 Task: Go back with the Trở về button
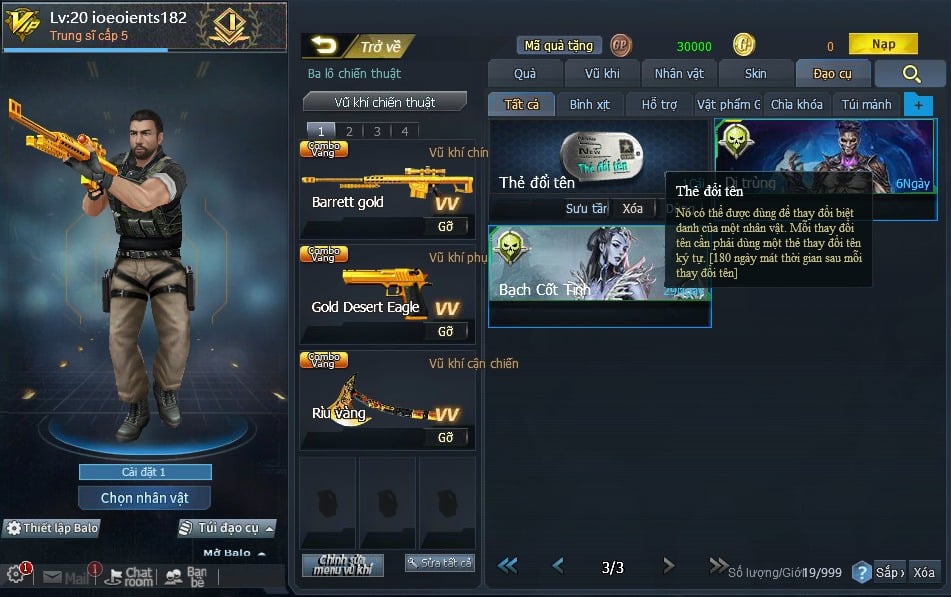click(x=358, y=46)
